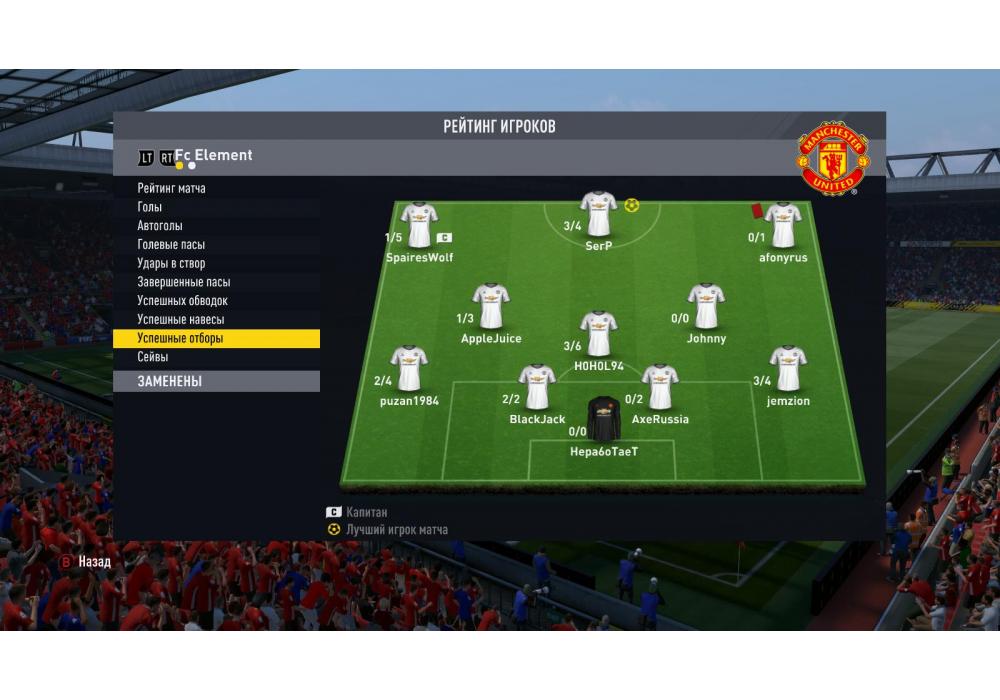Choose the Успешных обводок entry

pyautogui.click(x=183, y=301)
